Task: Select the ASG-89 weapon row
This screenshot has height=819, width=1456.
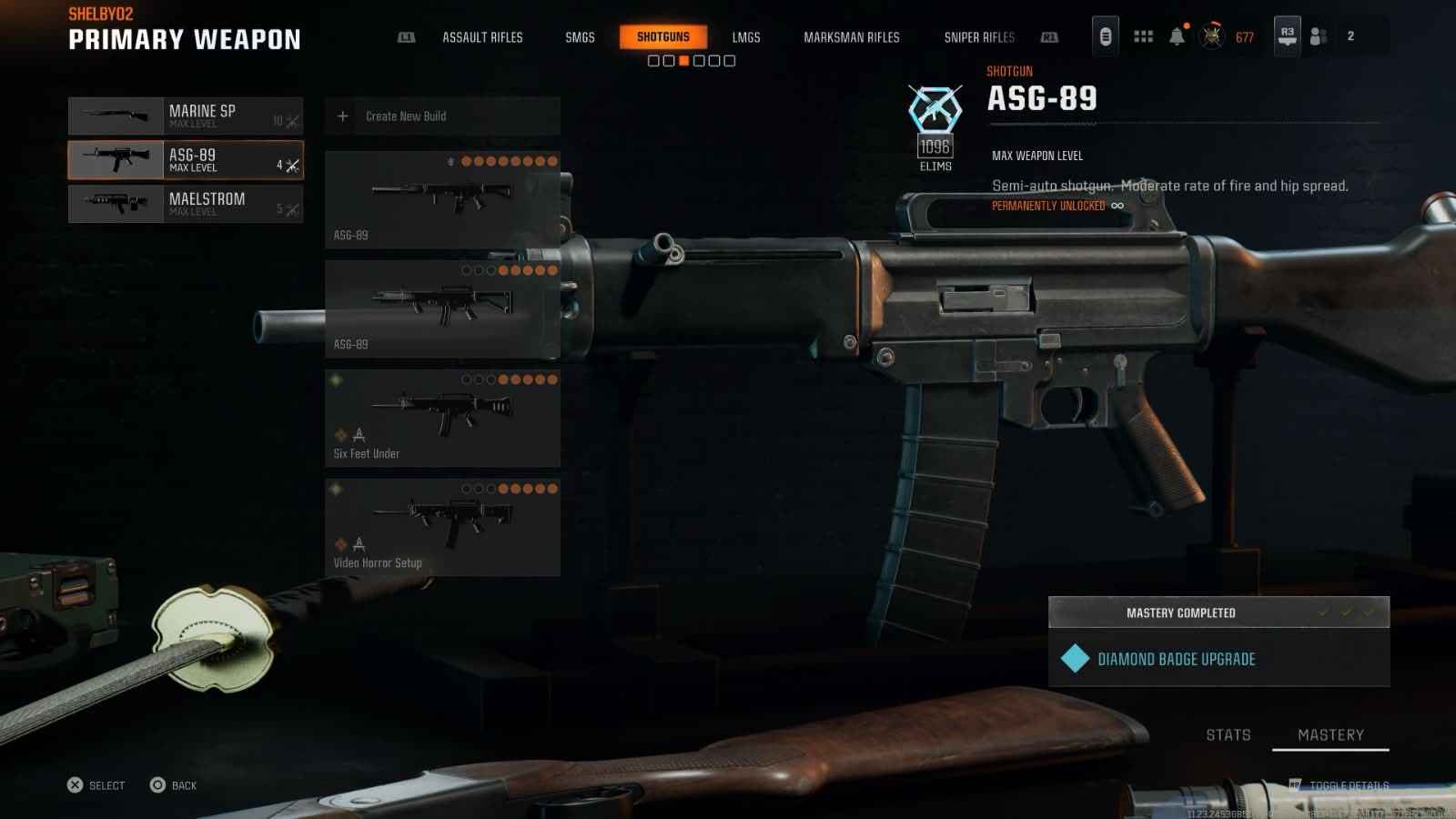Action: point(186,160)
